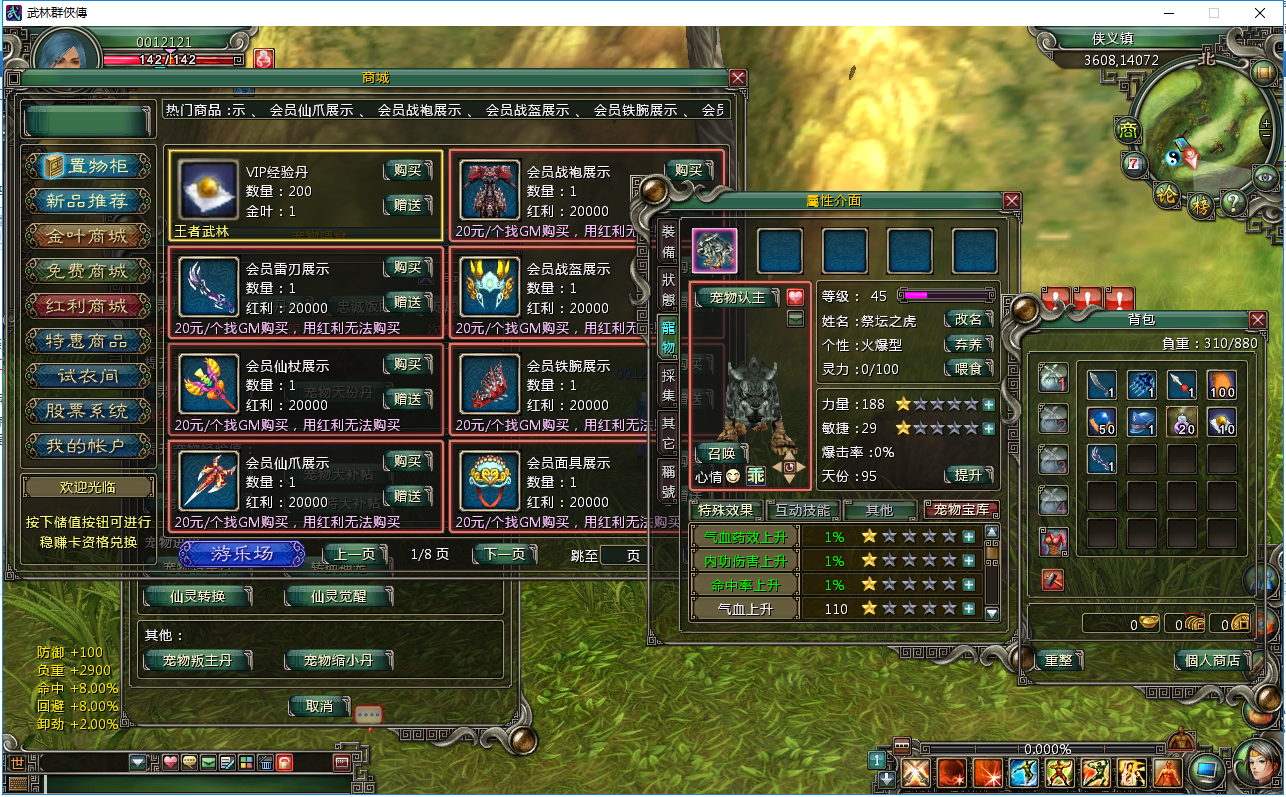The image size is (1286, 797).
Task: Enter the 试衣间 fitting room
Action: [x=89, y=376]
